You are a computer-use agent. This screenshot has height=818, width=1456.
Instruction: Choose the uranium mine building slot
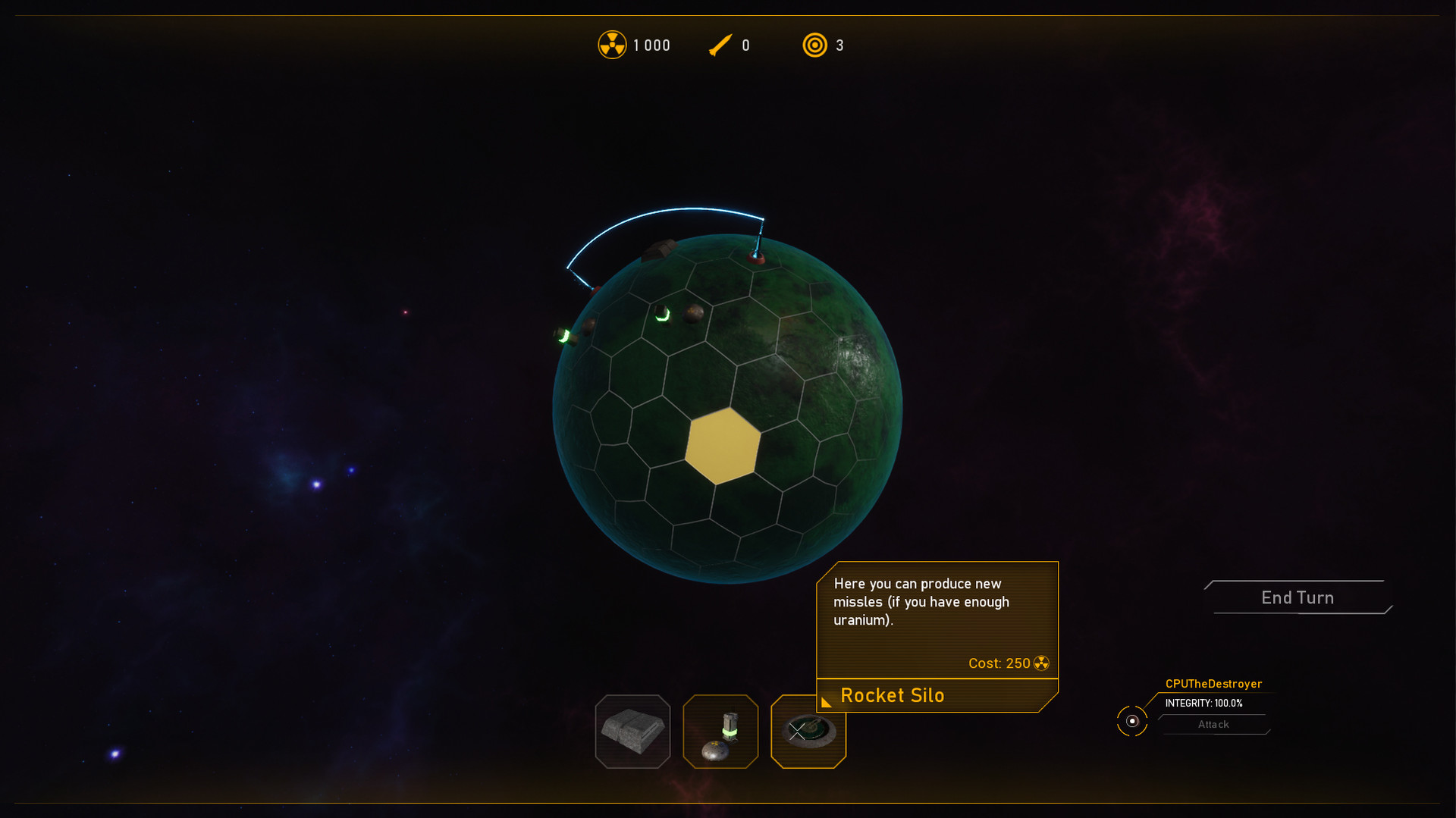pos(720,732)
